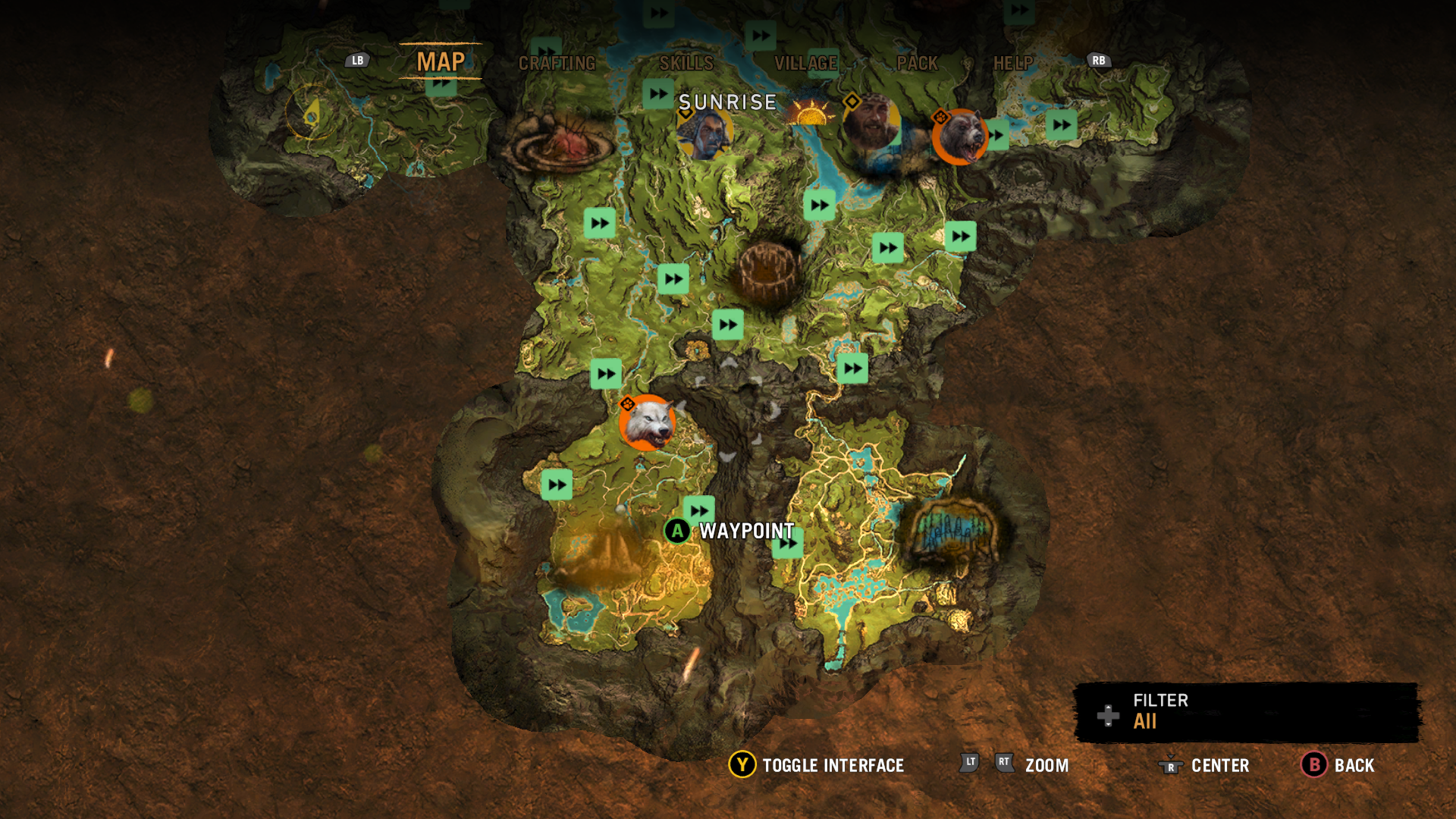Open the Skills tab

(x=686, y=63)
